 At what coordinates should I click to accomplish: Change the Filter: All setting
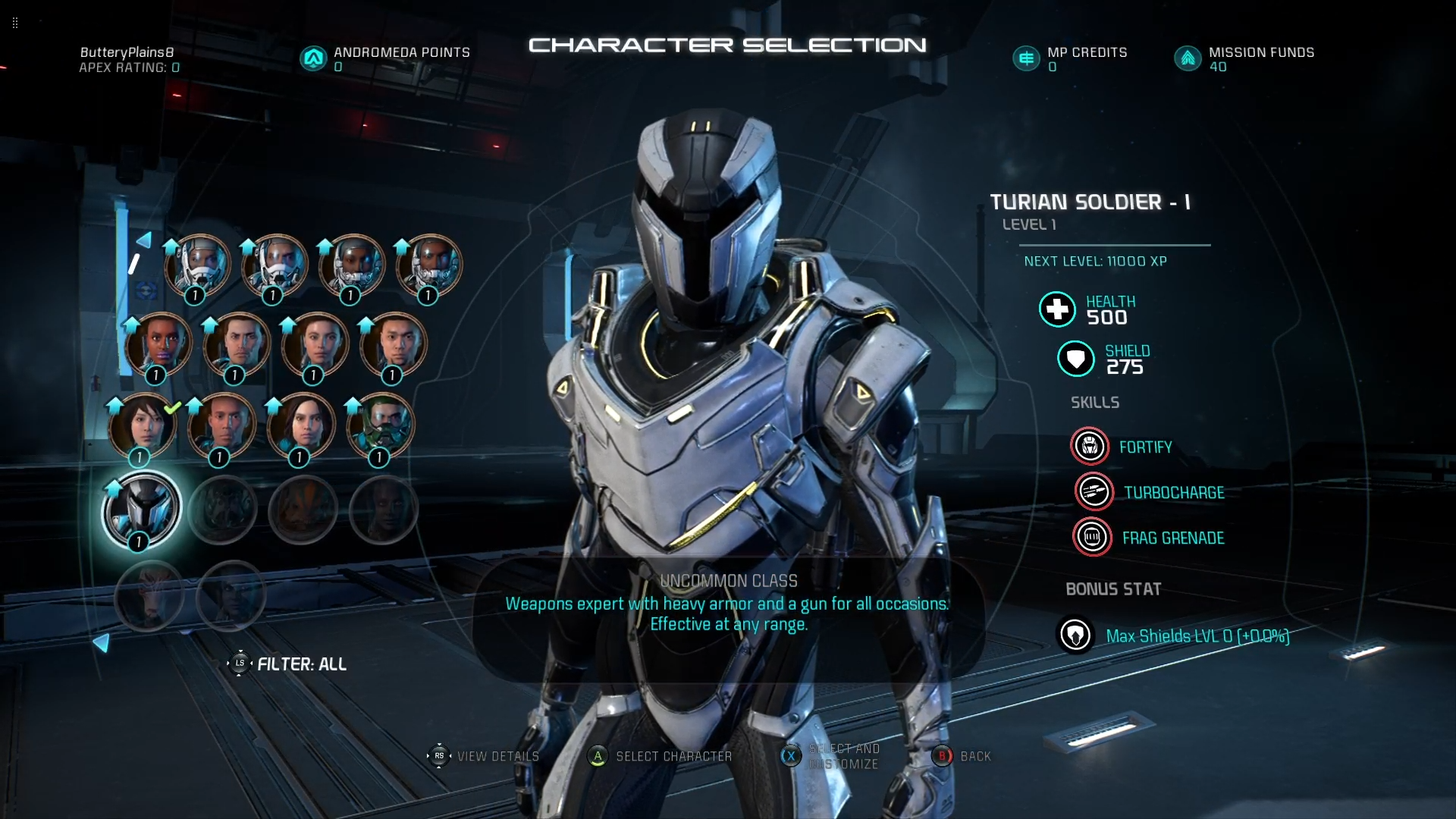[288, 664]
